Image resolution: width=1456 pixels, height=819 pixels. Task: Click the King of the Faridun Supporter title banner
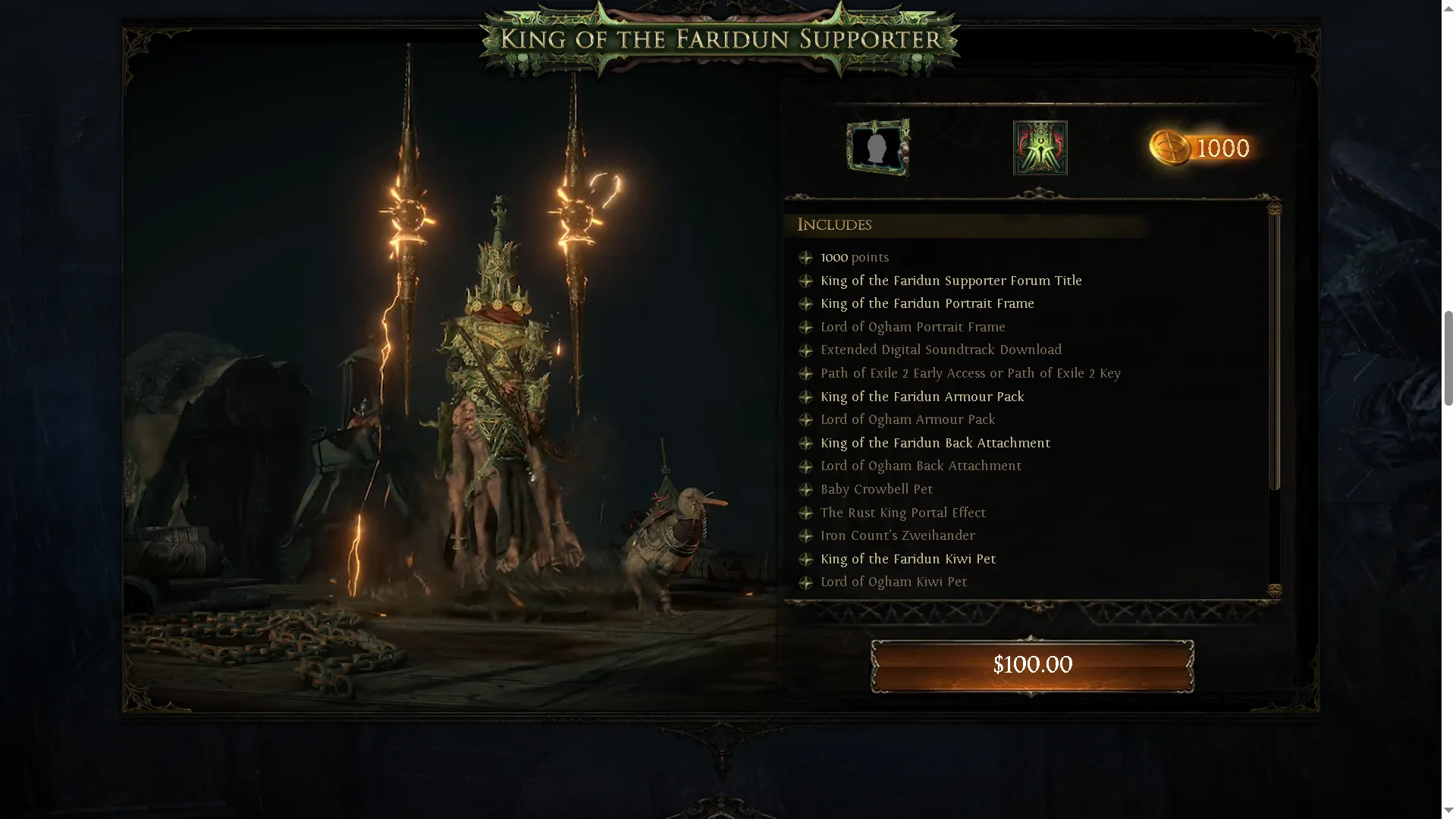(721, 39)
